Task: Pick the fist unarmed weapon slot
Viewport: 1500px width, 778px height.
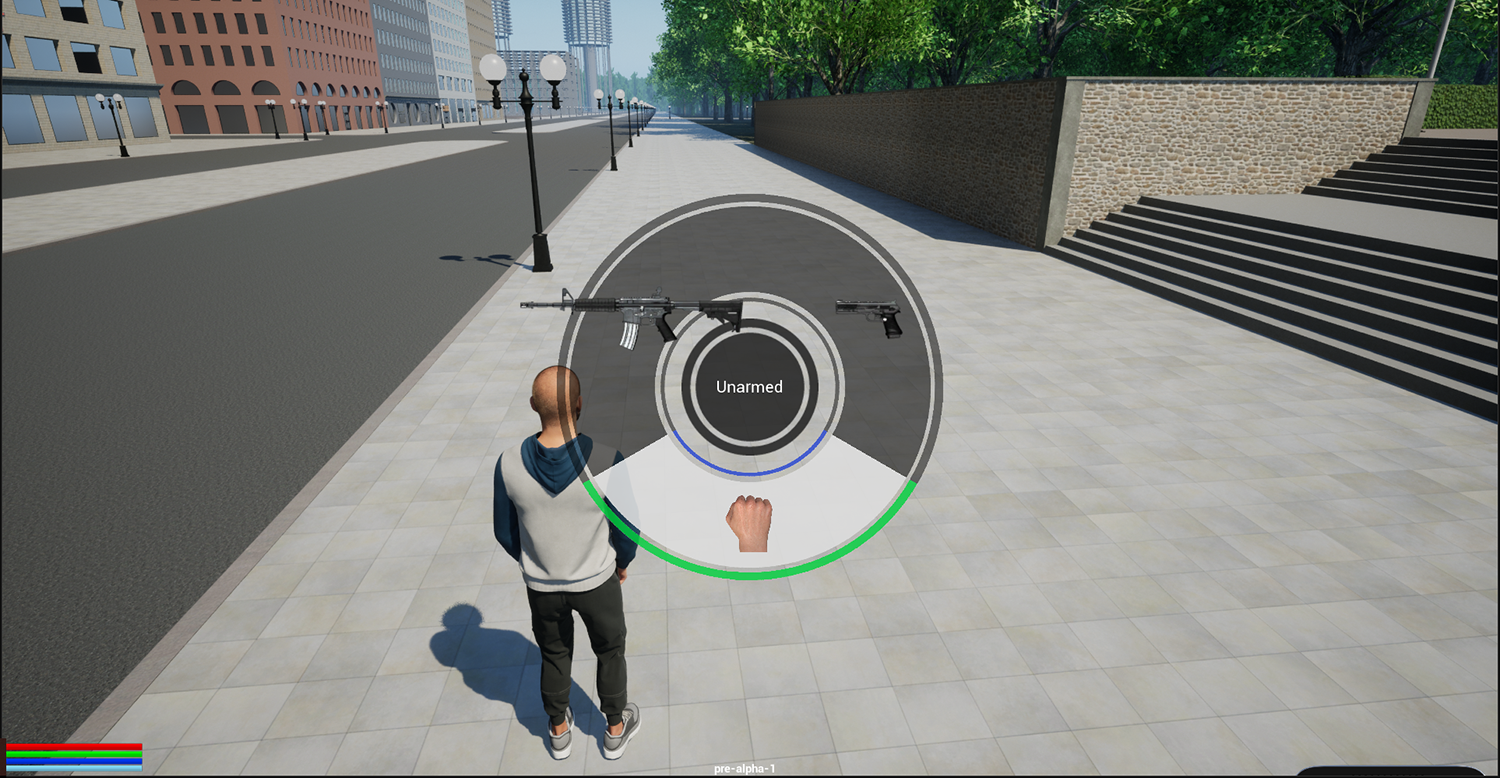Action: tap(747, 523)
